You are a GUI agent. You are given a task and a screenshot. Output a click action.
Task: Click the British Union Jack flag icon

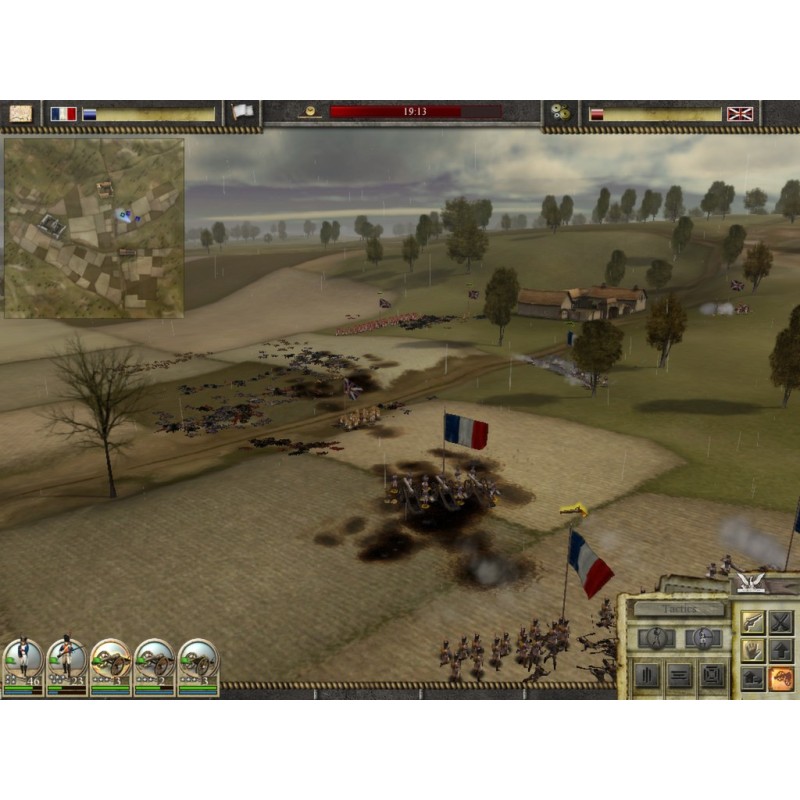(740, 114)
